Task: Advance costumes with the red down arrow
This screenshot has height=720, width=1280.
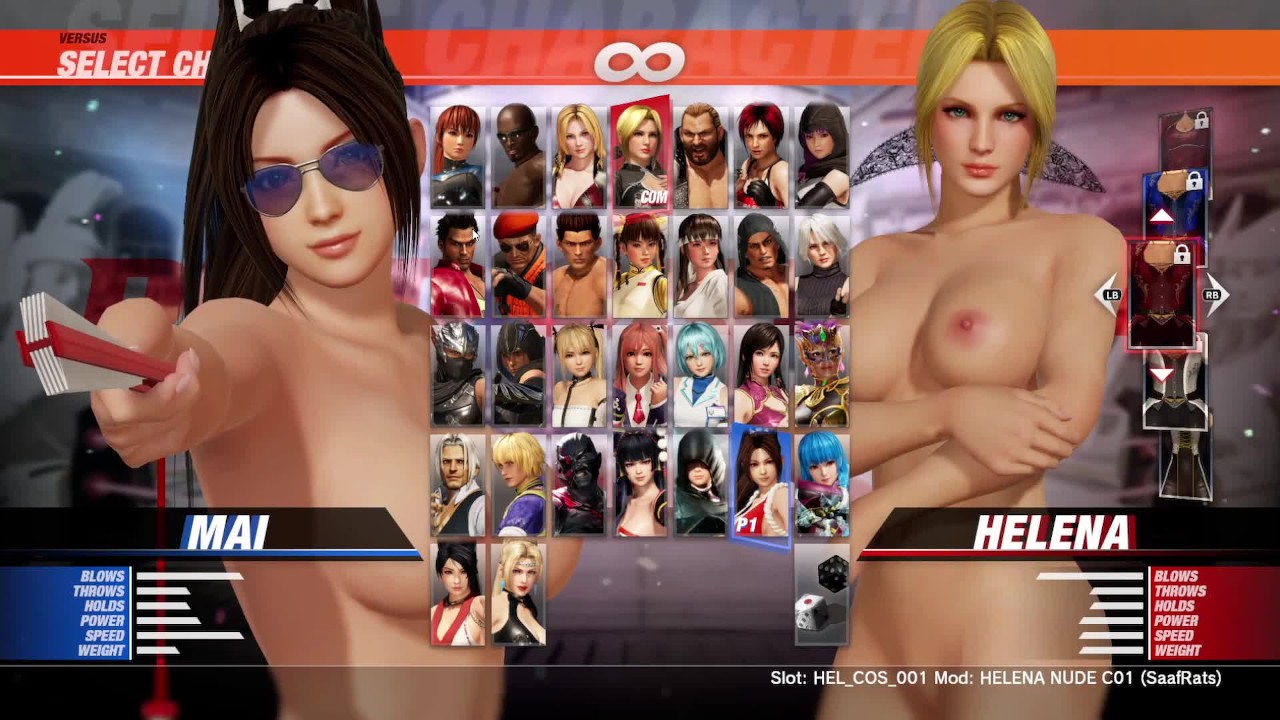Action: (1161, 374)
